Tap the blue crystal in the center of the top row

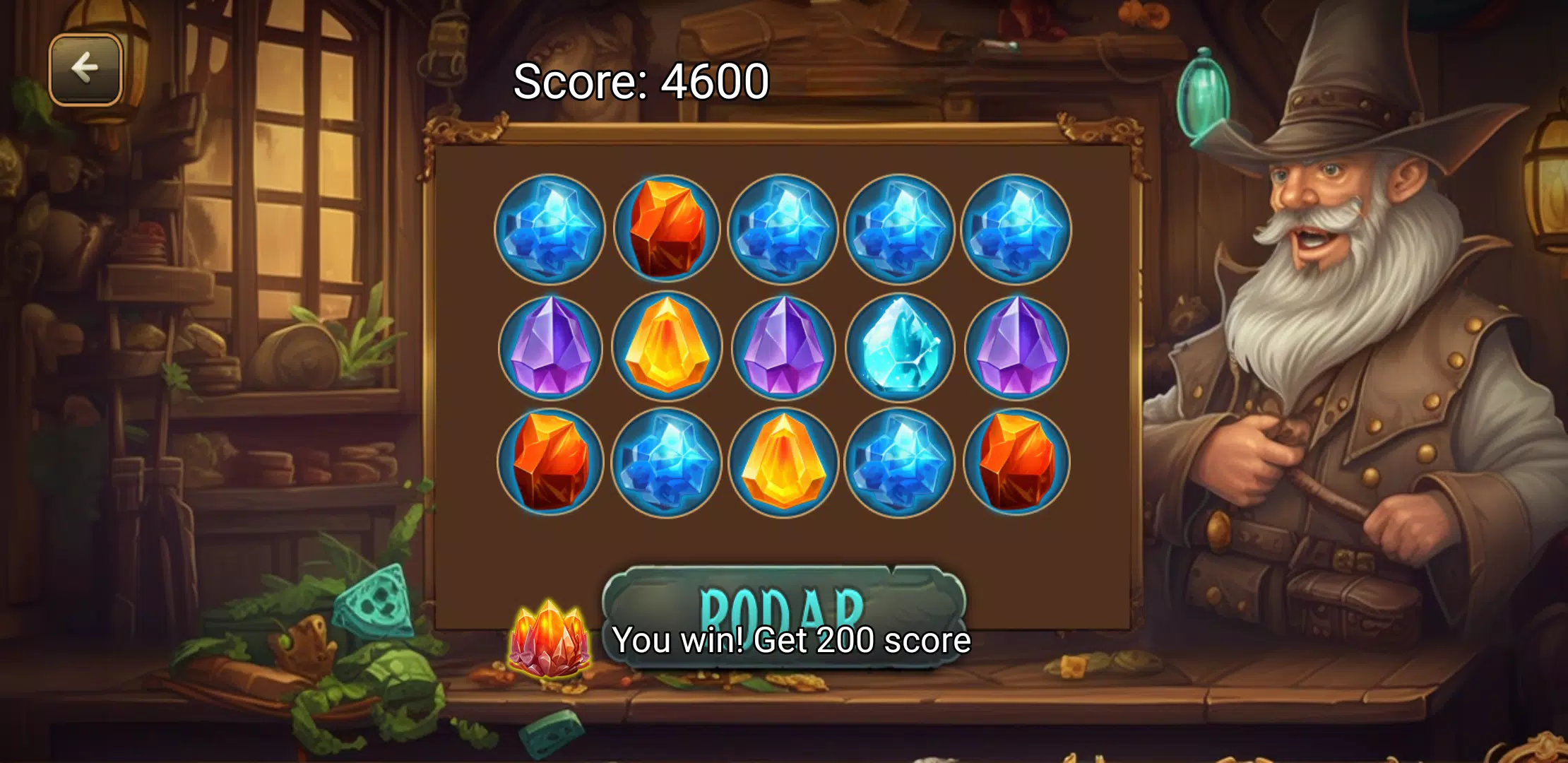pos(781,227)
